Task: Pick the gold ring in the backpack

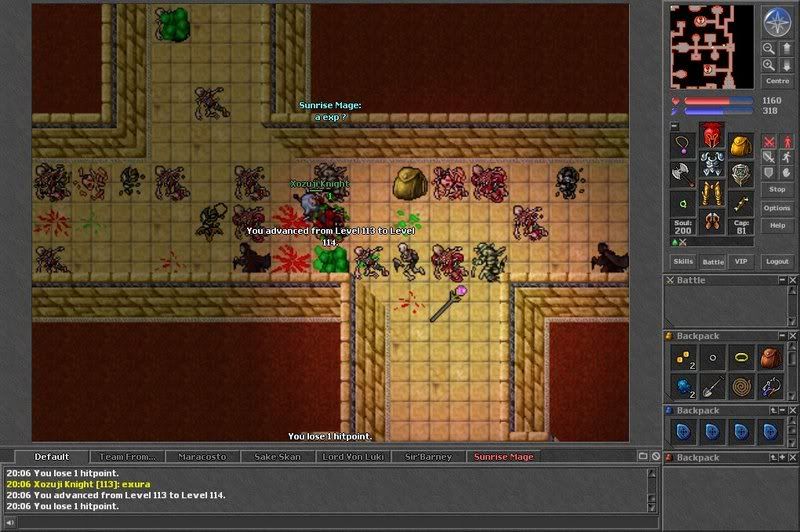Action: click(x=740, y=357)
